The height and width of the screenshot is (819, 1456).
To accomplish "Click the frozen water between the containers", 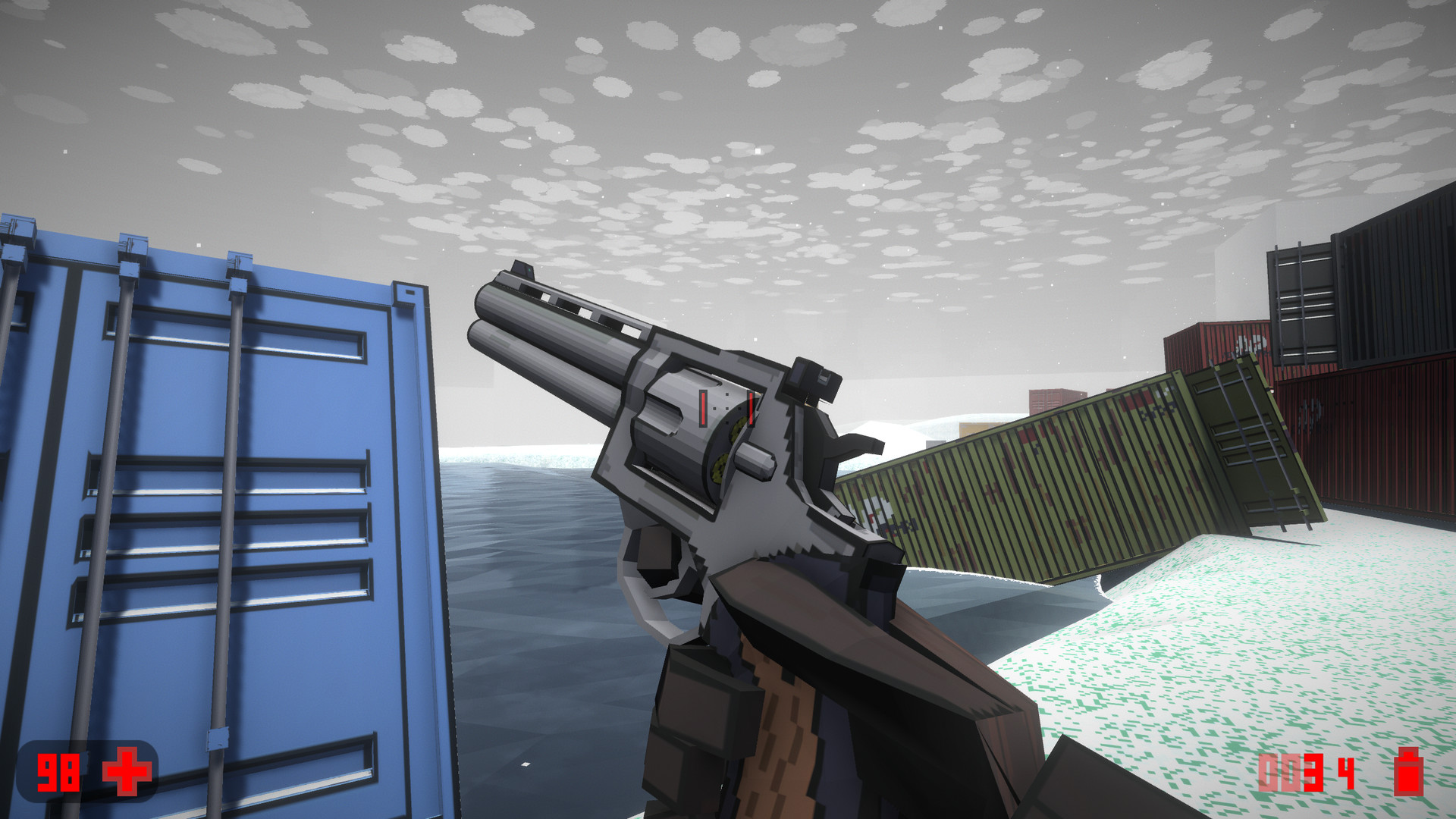I will pyautogui.click(x=531, y=607).
